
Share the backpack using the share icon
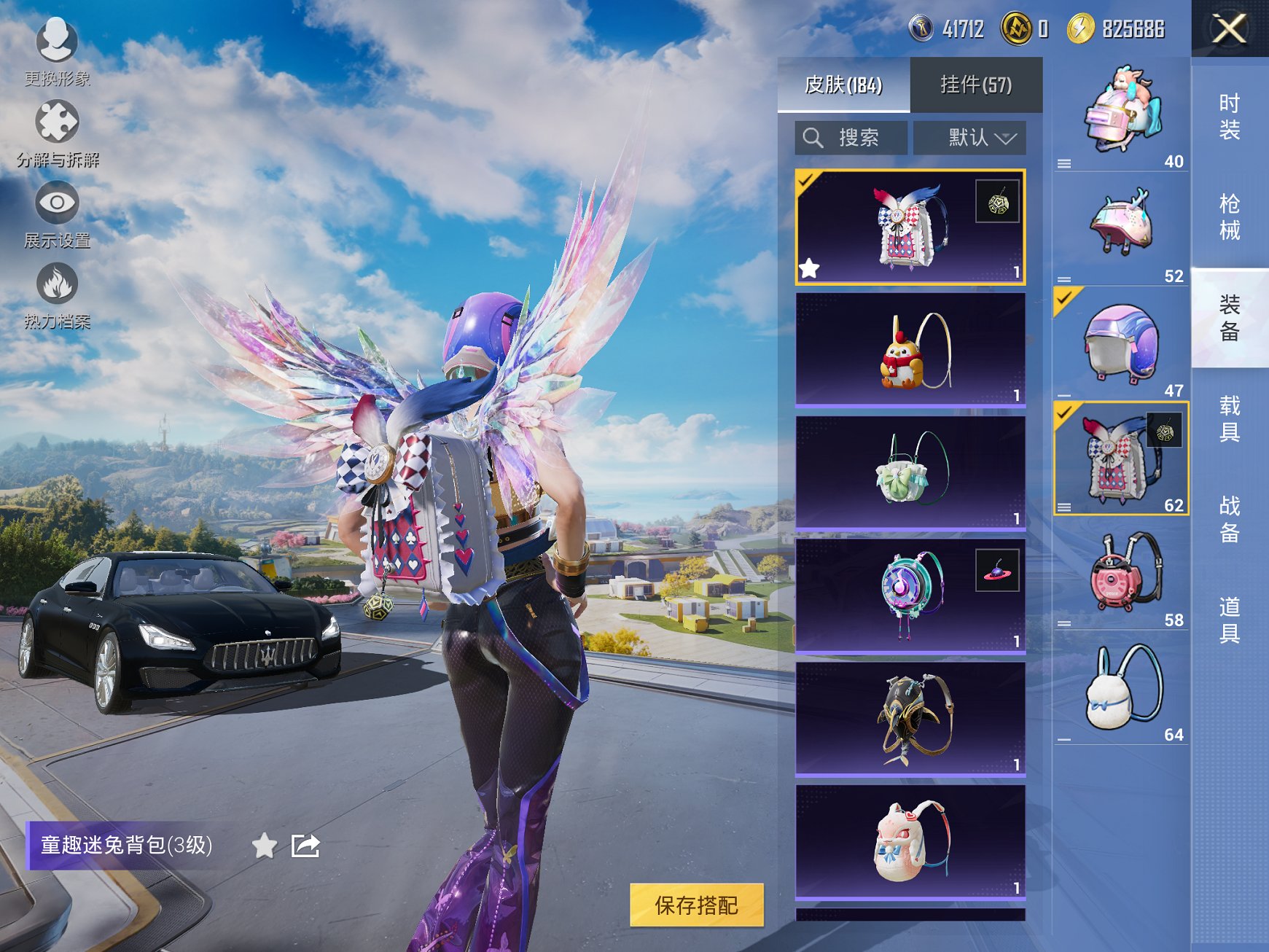tap(305, 846)
